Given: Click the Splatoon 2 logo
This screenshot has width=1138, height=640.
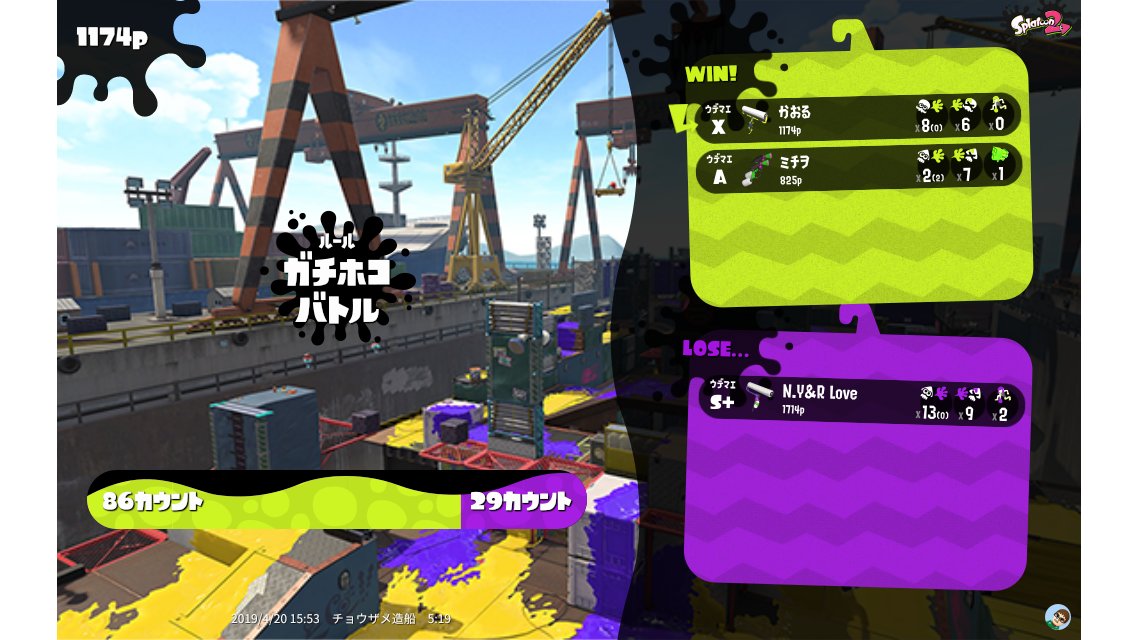Looking at the screenshot, I should click(x=1040, y=24).
